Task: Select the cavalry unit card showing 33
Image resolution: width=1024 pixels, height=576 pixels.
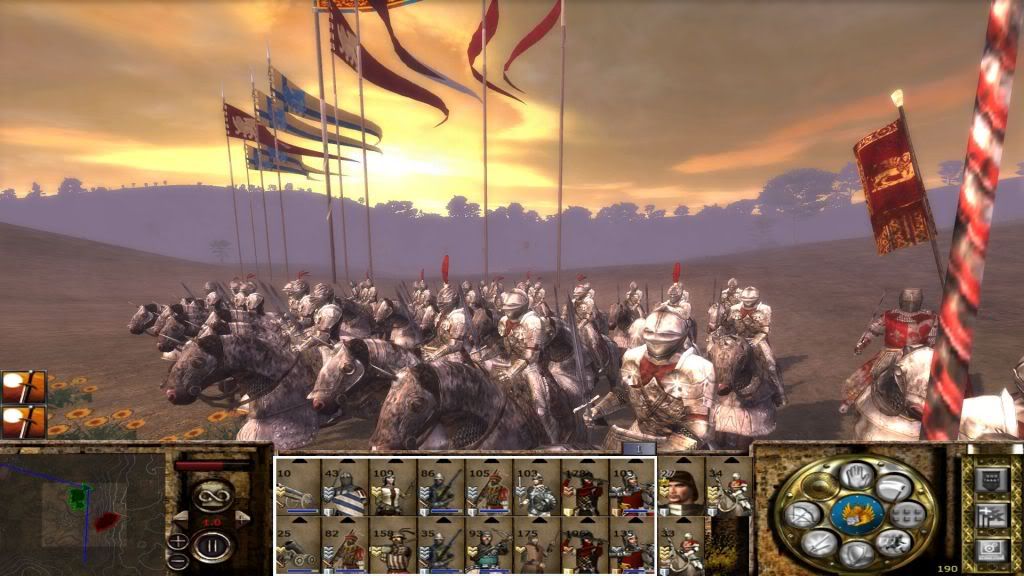Action: pos(681,545)
